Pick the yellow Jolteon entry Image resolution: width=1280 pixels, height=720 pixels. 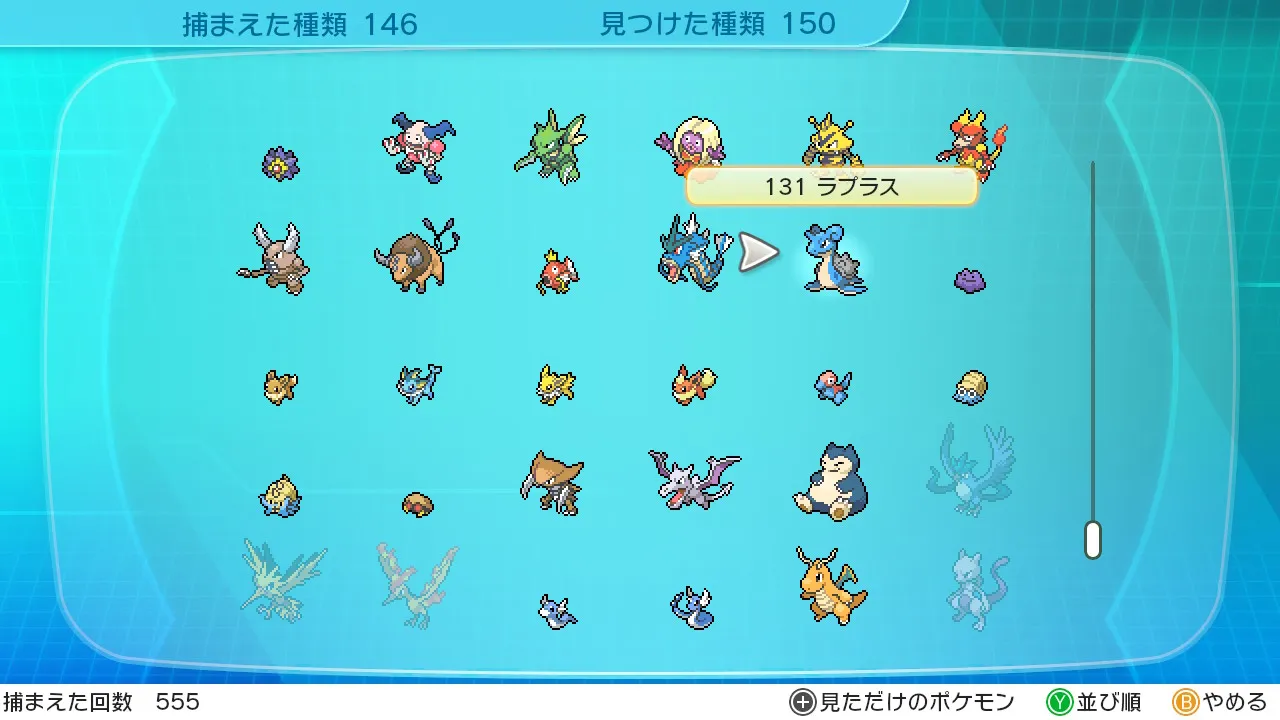[556, 385]
